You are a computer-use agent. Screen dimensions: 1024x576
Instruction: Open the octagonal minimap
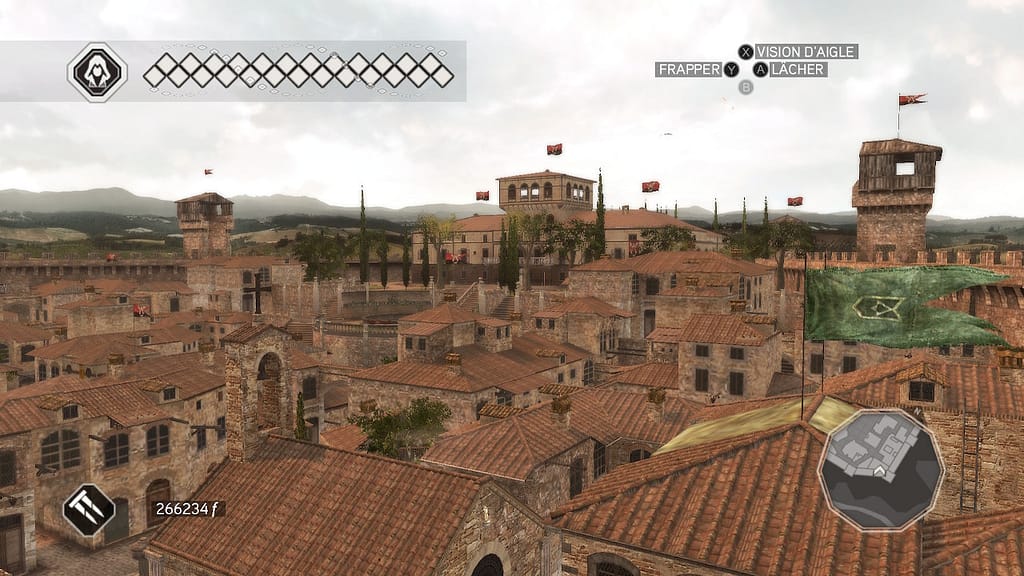click(x=880, y=468)
